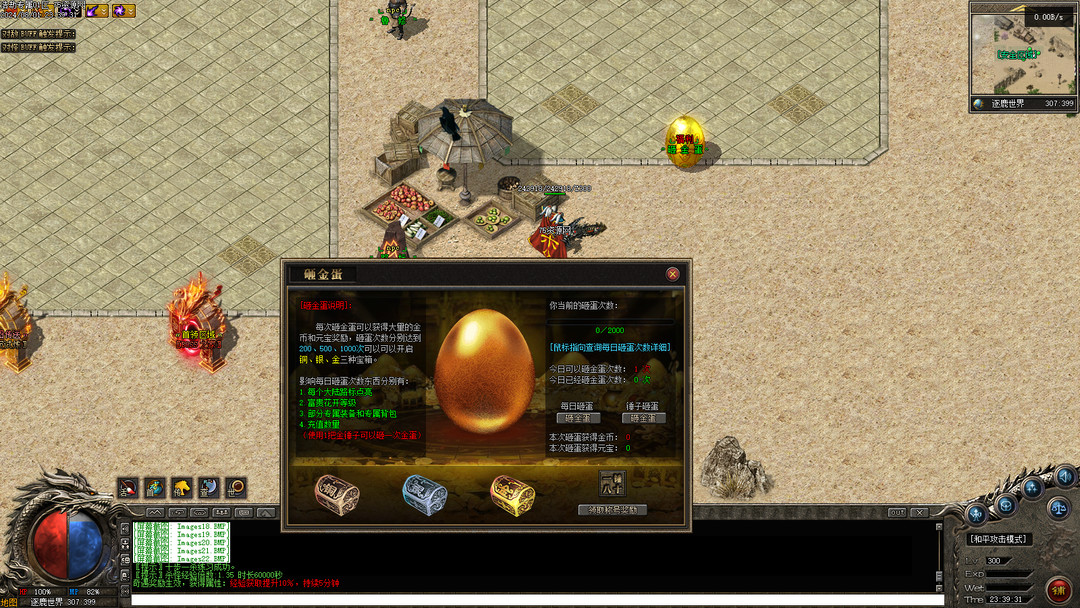Open the gold 金 treasure chest
The image size is (1080, 608).
512,493
